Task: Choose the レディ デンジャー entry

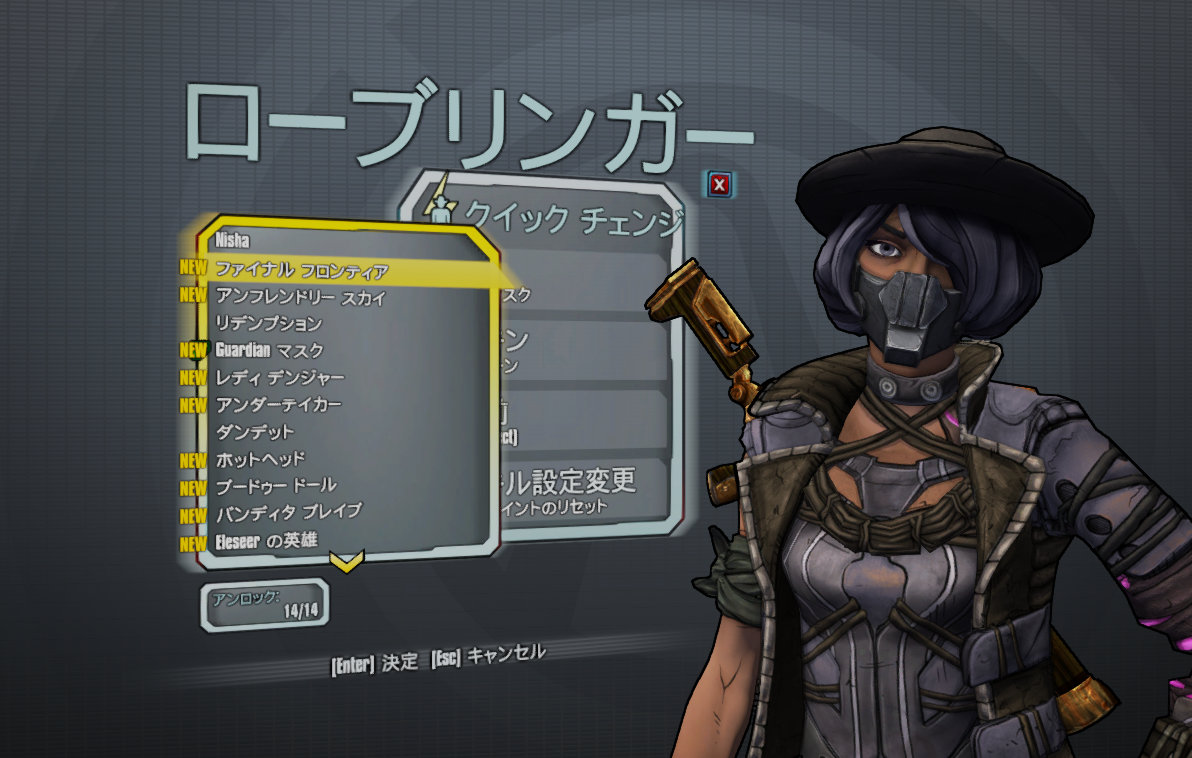Action: (280, 377)
